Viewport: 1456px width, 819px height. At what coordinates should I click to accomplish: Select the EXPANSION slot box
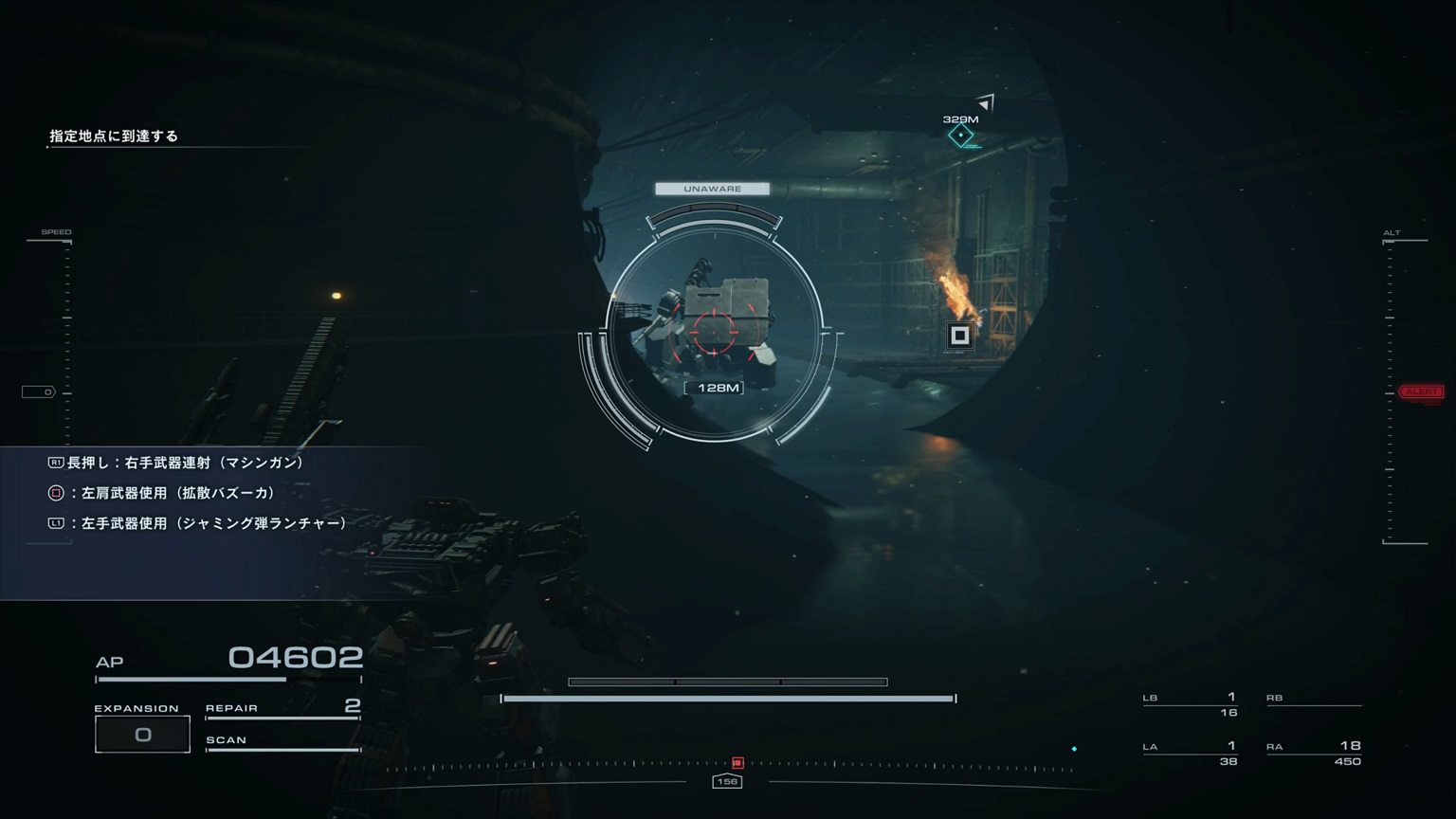click(142, 735)
